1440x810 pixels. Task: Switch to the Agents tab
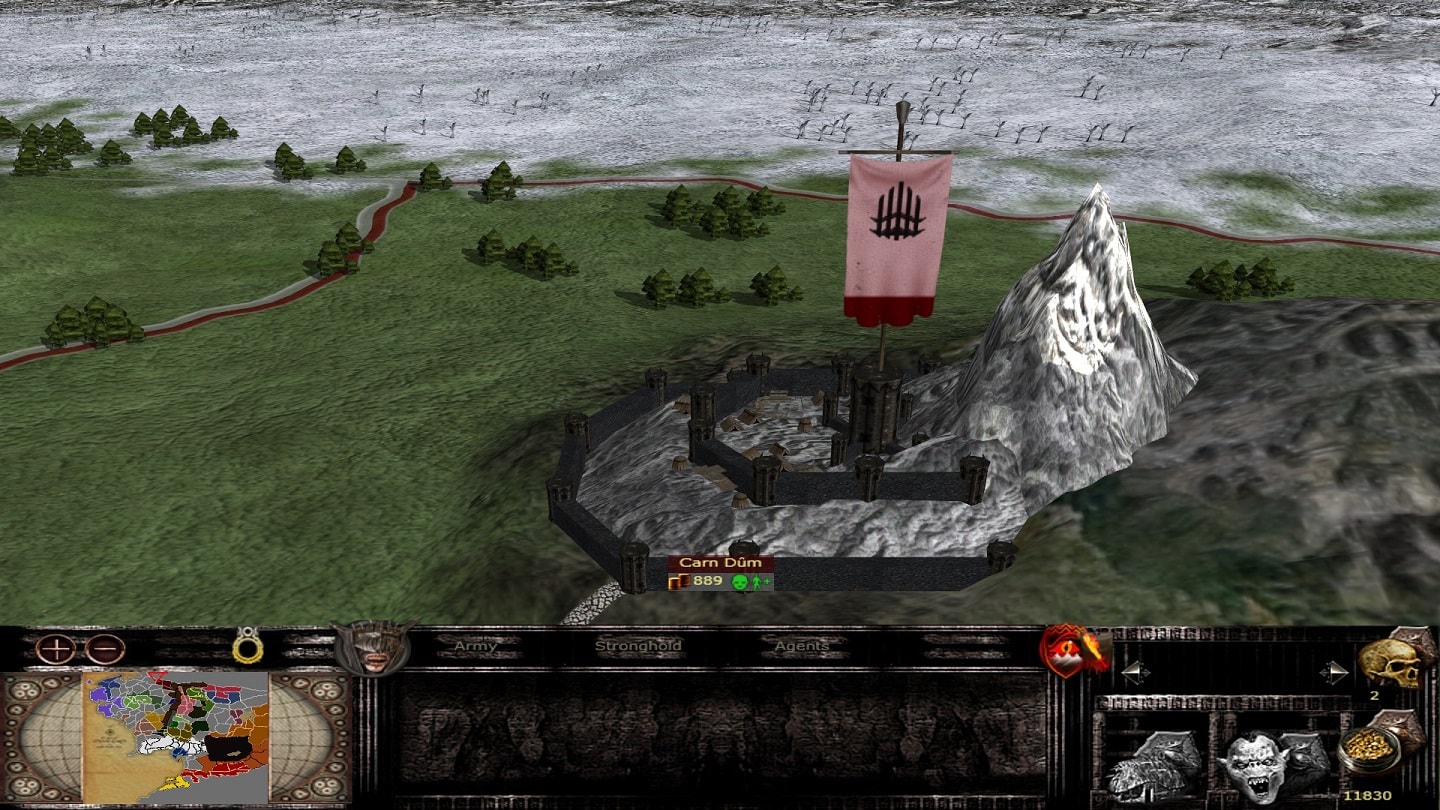click(x=801, y=646)
